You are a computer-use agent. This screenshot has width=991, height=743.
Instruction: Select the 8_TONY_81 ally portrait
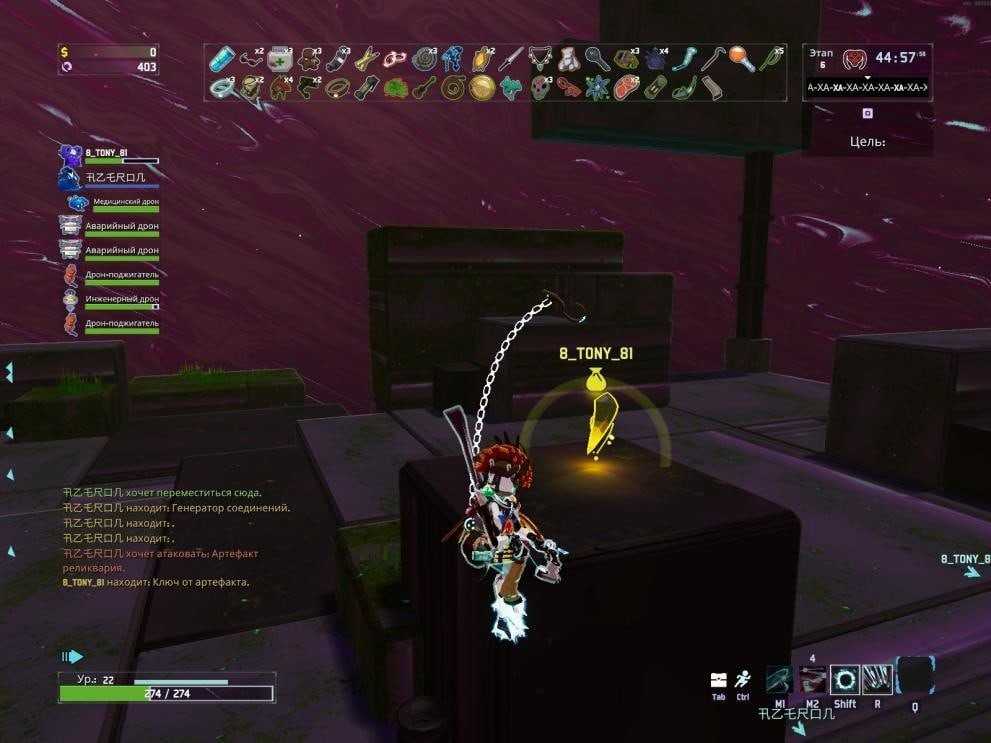coord(70,156)
